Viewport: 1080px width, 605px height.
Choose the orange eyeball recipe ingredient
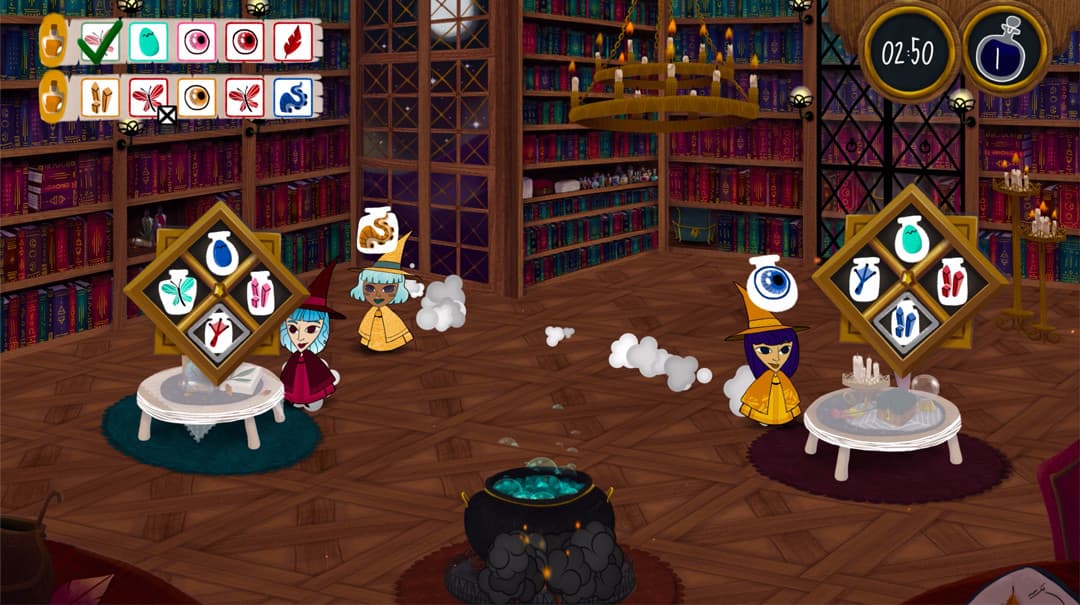[196, 97]
